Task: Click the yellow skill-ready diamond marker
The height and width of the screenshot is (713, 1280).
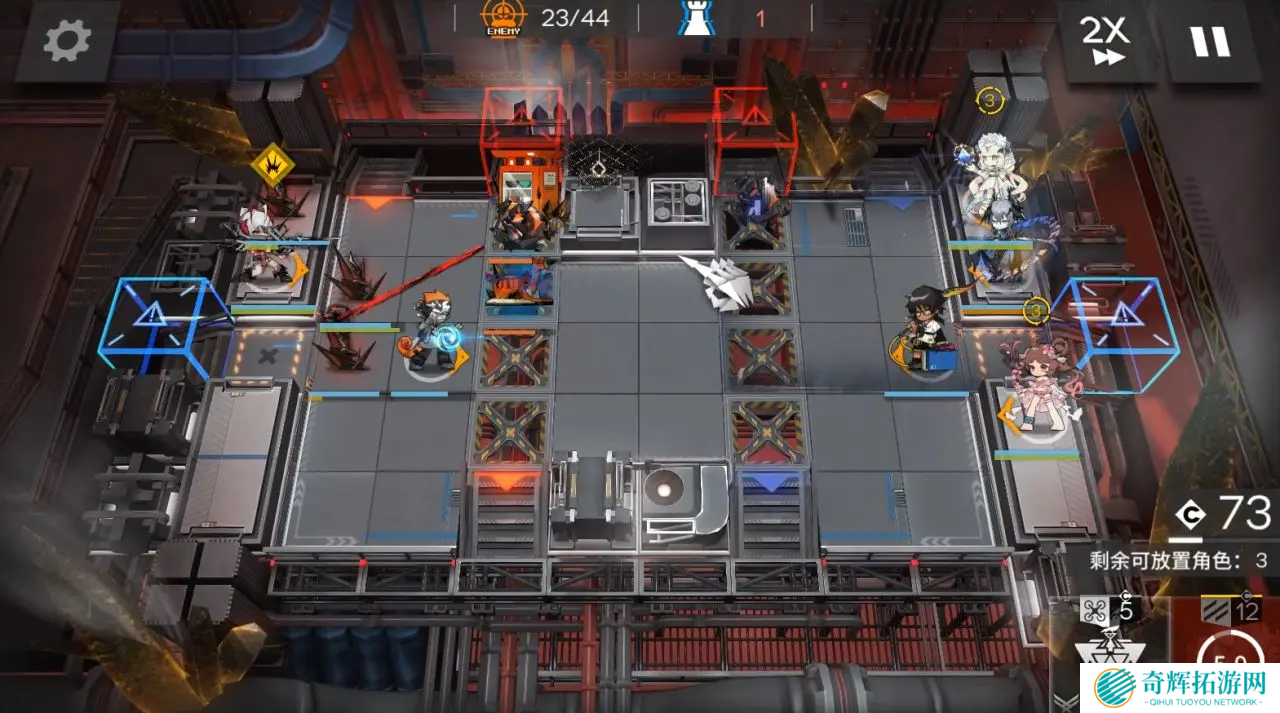Action: (270, 164)
